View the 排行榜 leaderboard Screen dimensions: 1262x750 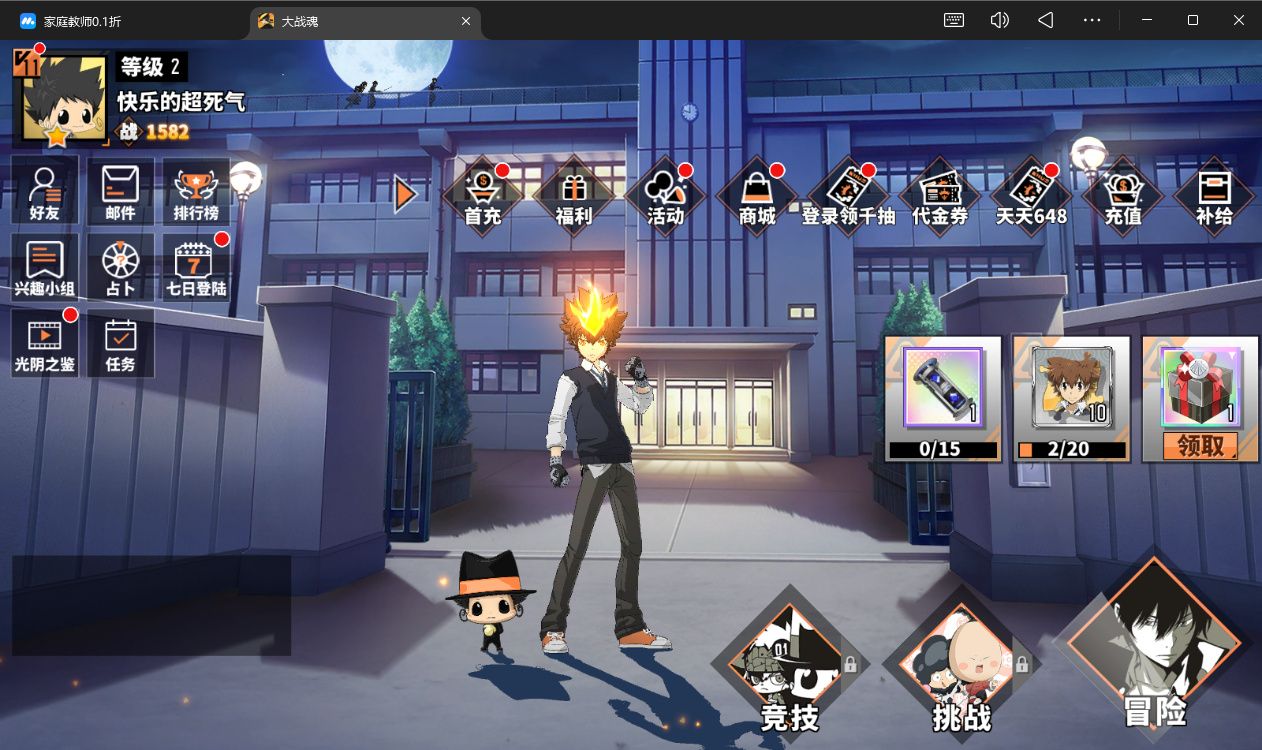tap(196, 191)
